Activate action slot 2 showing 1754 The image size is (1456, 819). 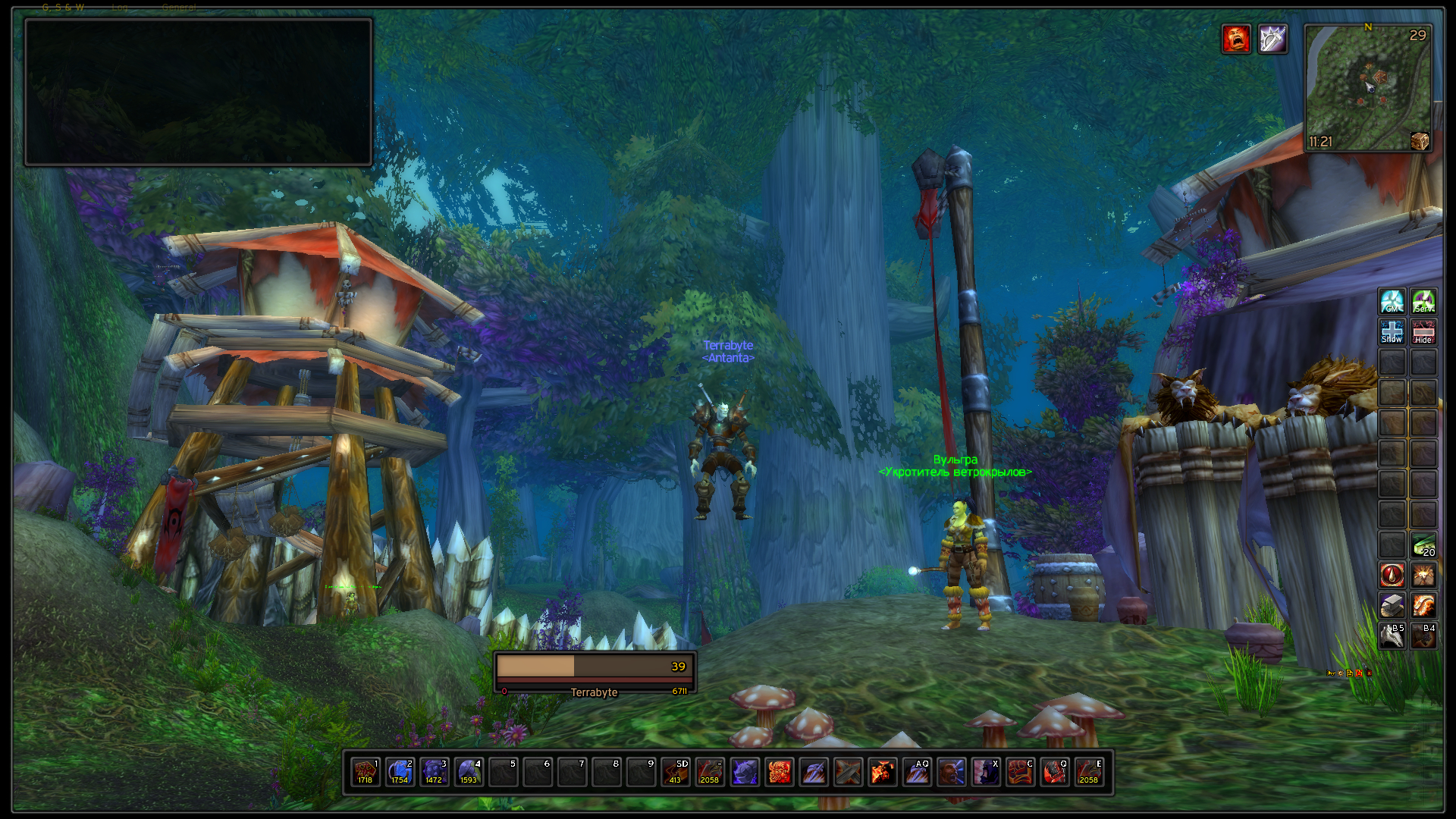coord(400,772)
